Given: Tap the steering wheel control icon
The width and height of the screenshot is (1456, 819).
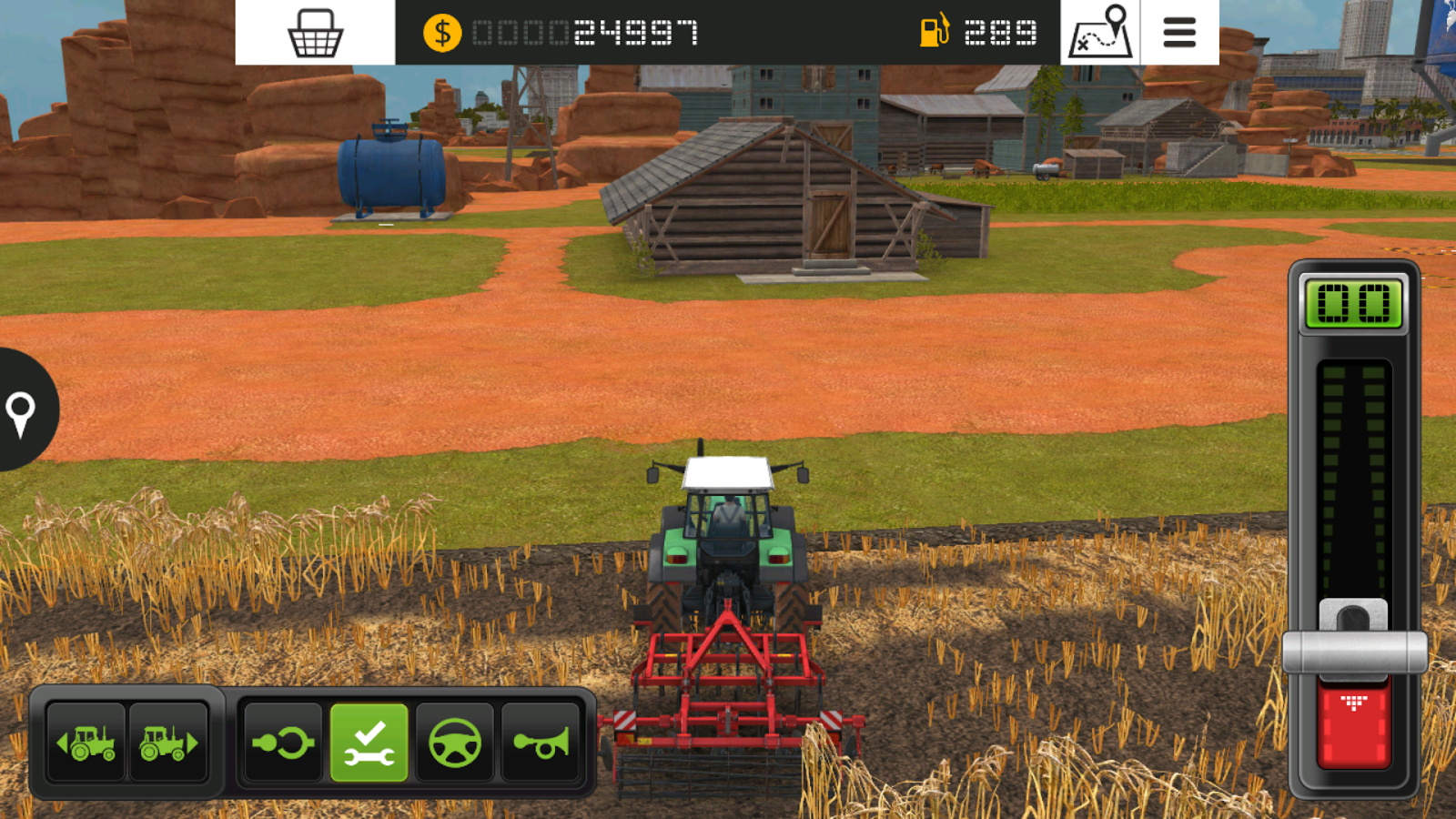Looking at the screenshot, I should point(455,743).
